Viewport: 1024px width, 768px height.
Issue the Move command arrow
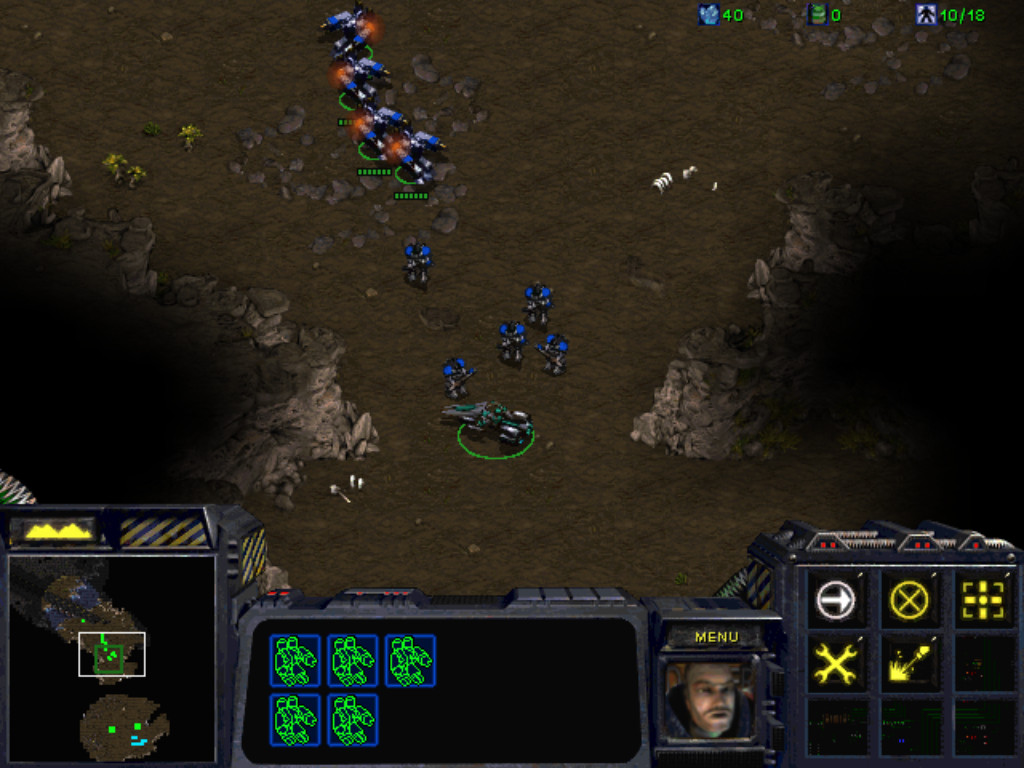click(835, 600)
